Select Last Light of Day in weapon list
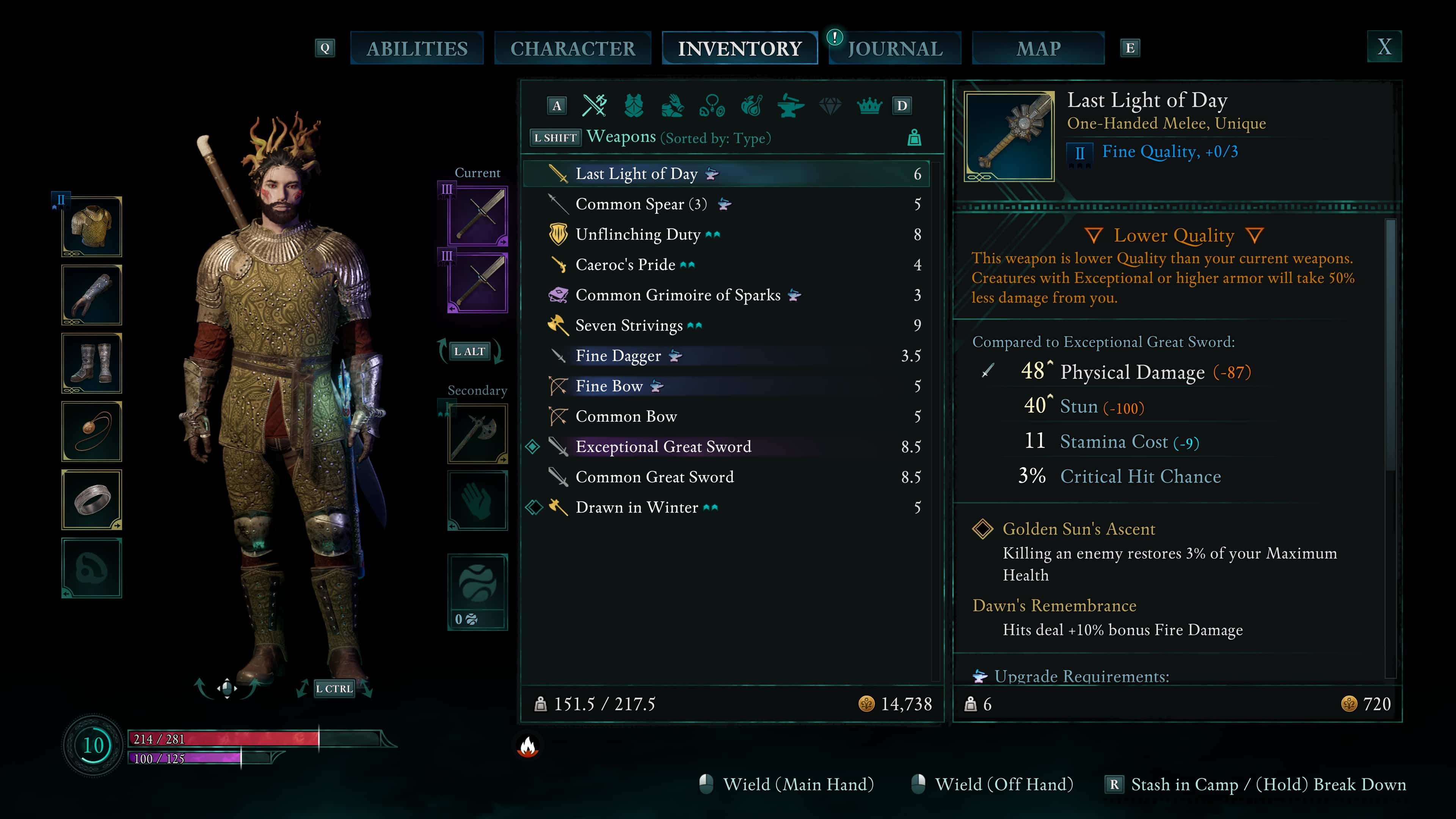Image resolution: width=1456 pixels, height=819 pixels. pos(636,174)
